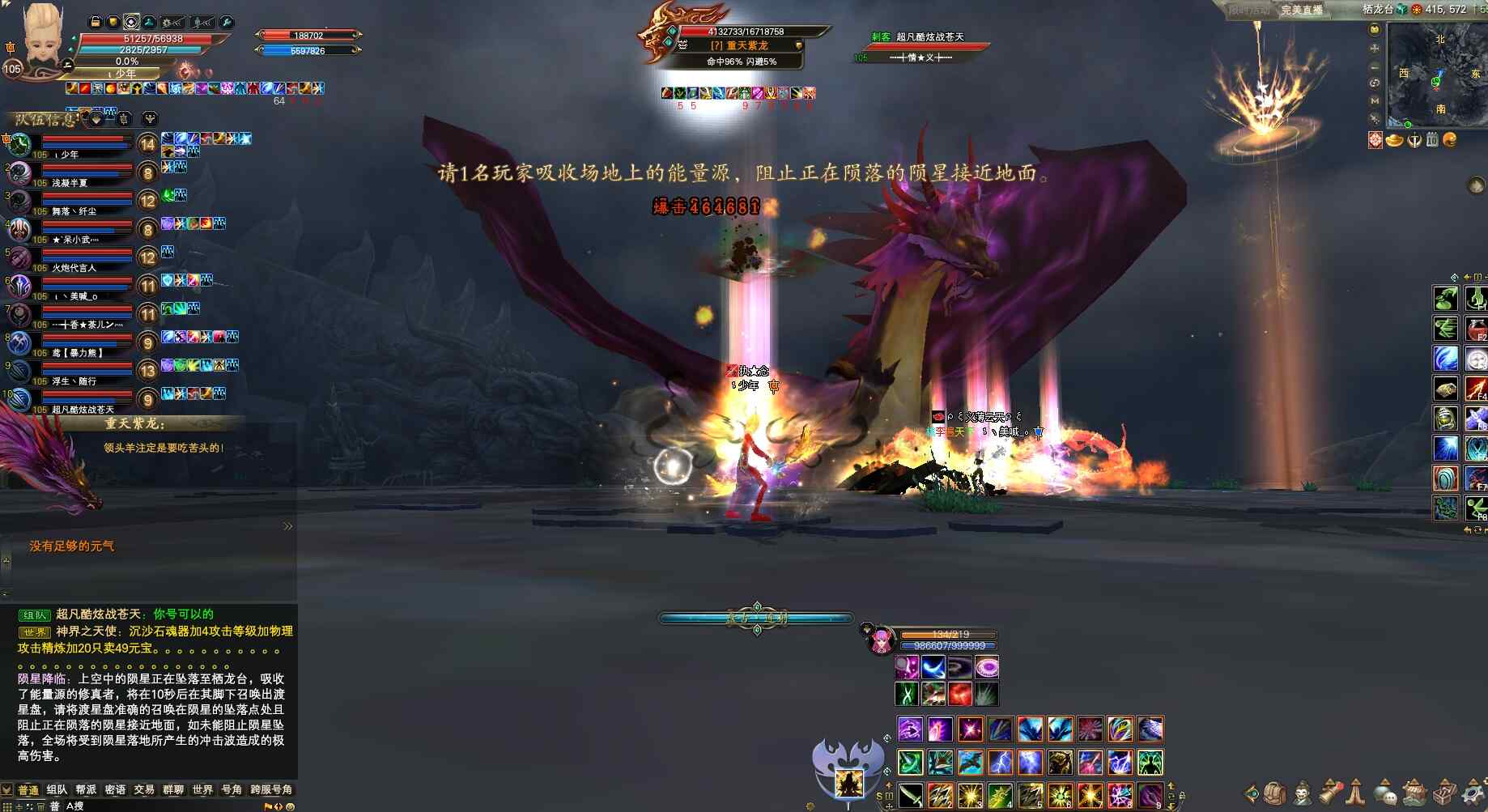The width and height of the screenshot is (1488, 812).
Task: Select the 世界 chat tab
Action: coord(202,789)
